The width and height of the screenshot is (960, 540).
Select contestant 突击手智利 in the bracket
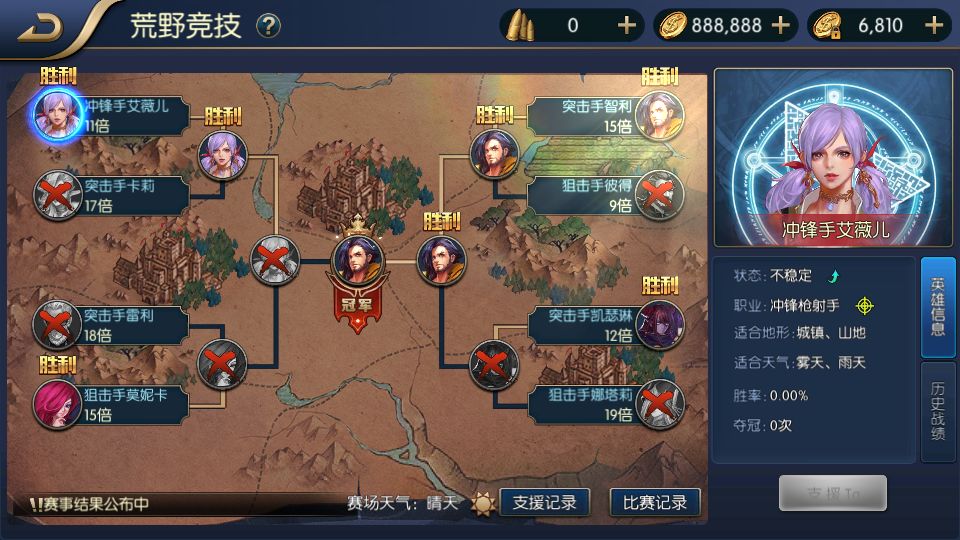click(x=656, y=113)
